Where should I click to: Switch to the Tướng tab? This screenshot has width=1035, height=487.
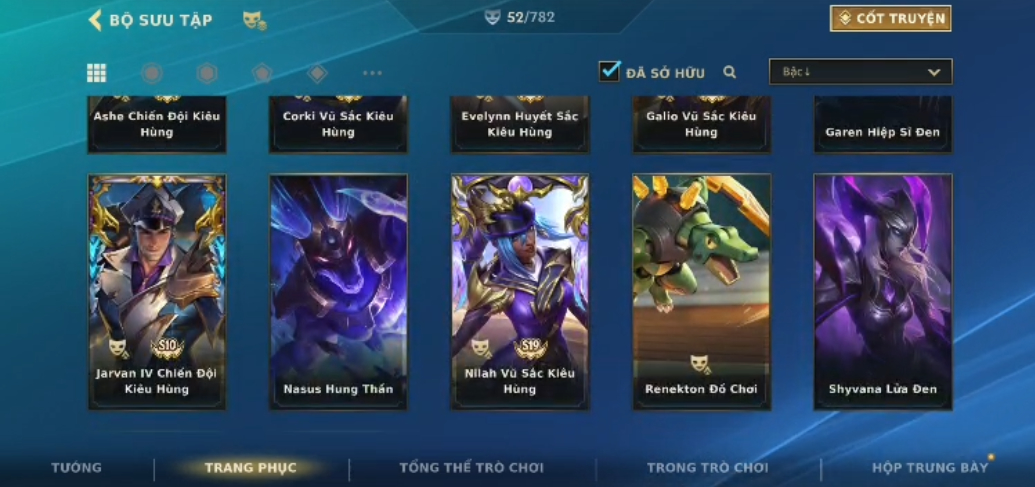click(x=77, y=468)
